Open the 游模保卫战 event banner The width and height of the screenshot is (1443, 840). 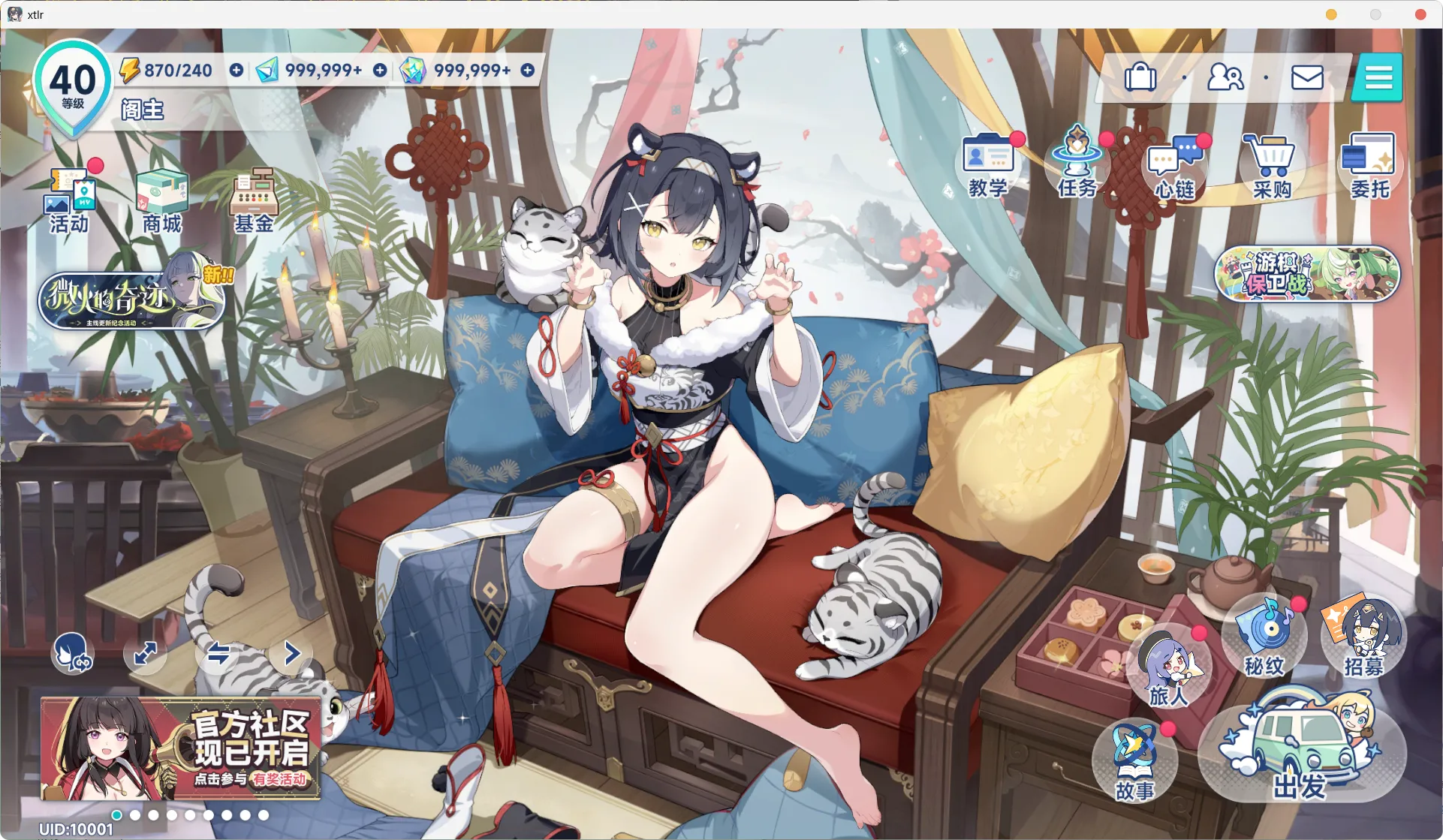1307,275
